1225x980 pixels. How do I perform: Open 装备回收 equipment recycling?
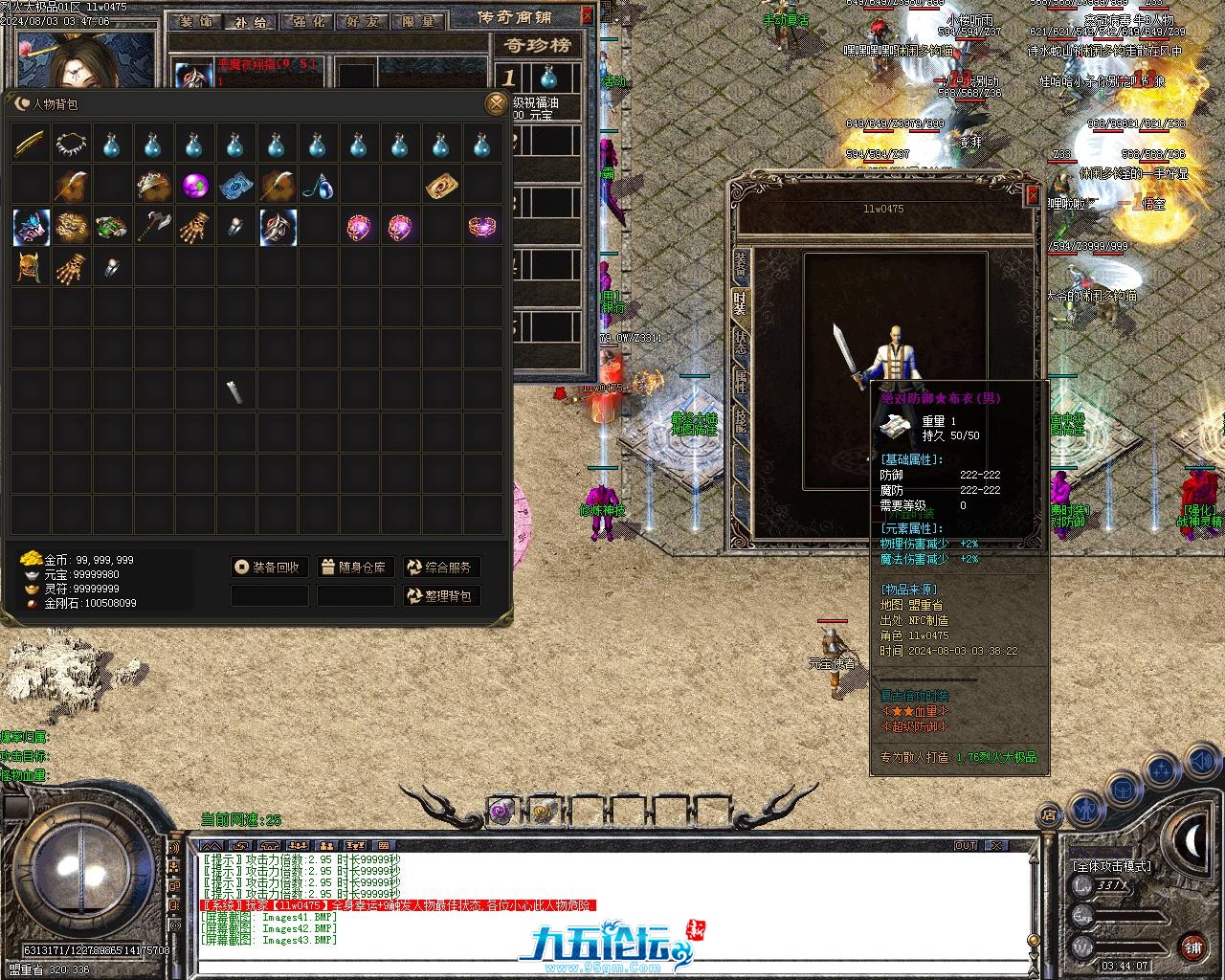point(269,568)
